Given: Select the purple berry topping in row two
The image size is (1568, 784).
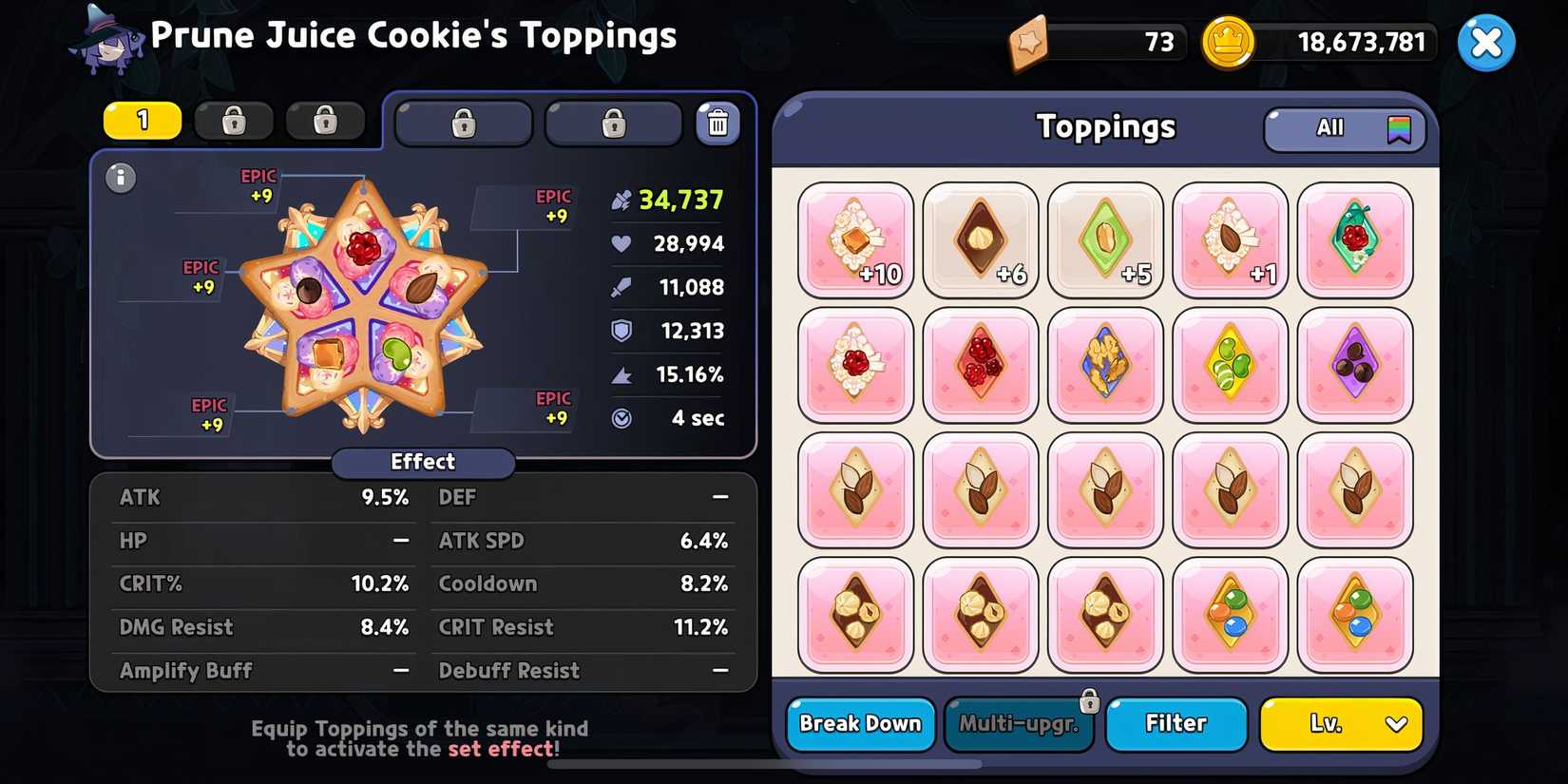Looking at the screenshot, I should click(x=1356, y=365).
